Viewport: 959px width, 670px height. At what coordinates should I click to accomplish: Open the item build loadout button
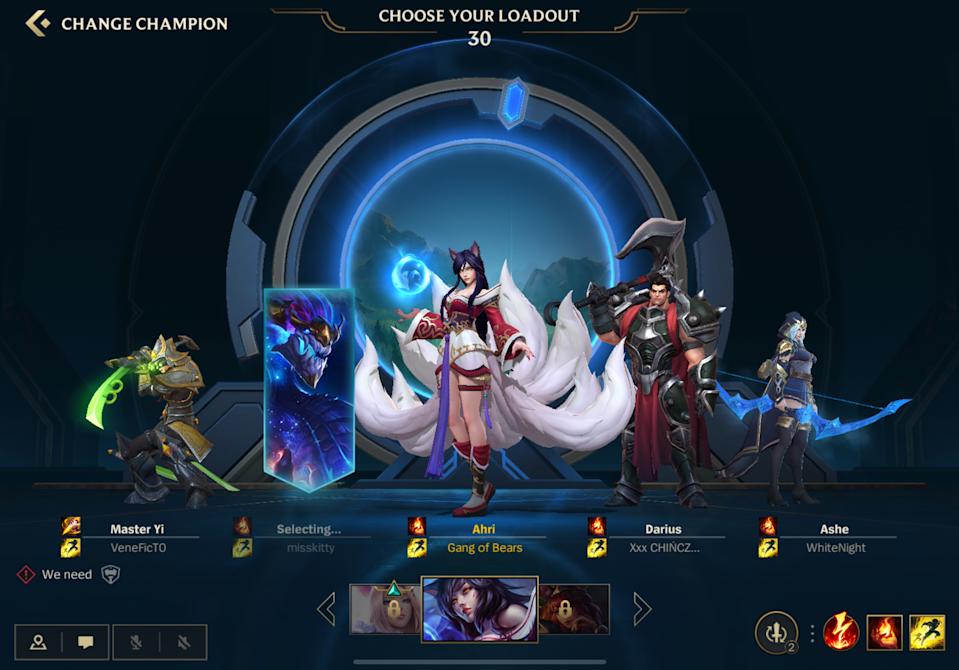coord(775,632)
